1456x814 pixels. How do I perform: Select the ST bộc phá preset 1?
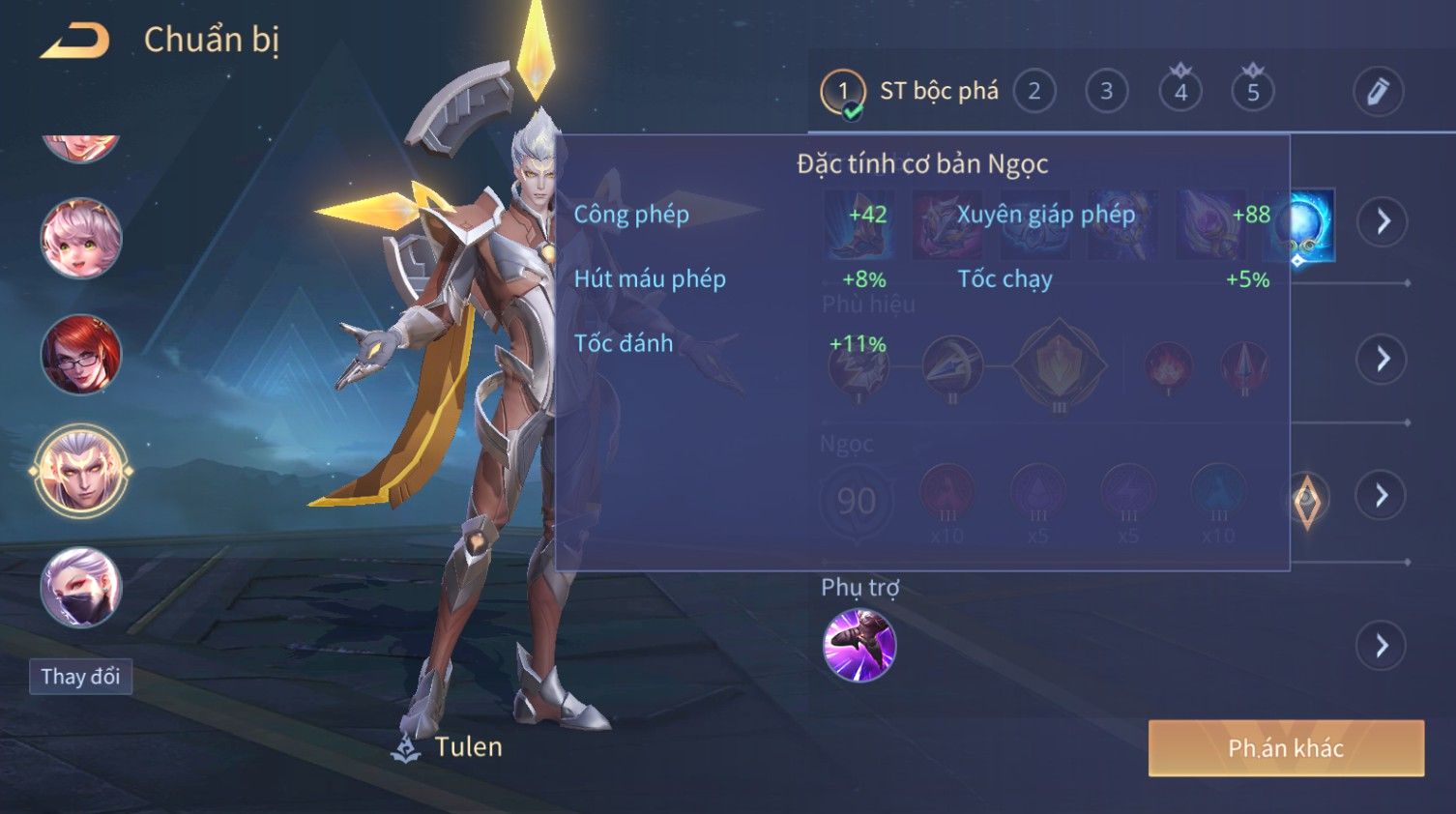point(842,93)
